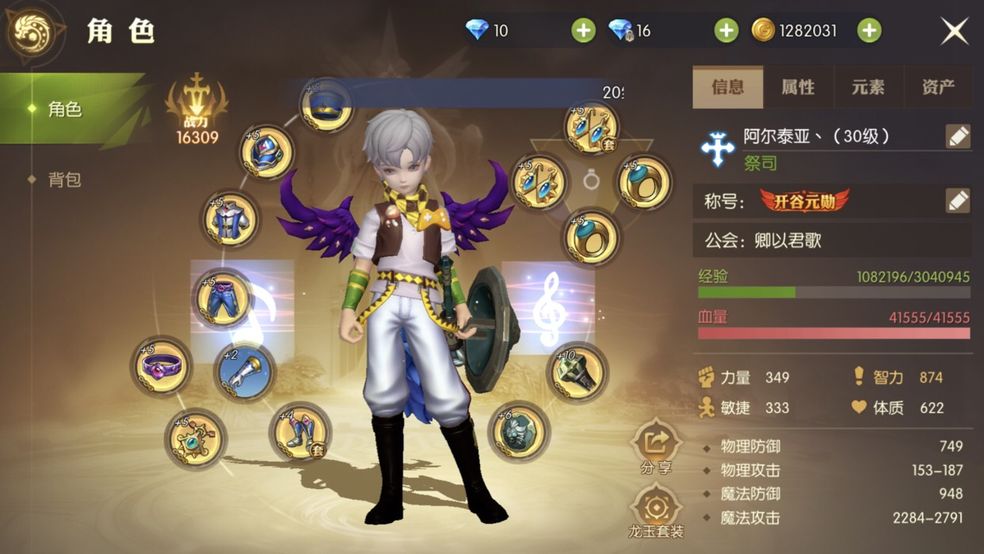Tap the 分享 share button

pyautogui.click(x=657, y=445)
